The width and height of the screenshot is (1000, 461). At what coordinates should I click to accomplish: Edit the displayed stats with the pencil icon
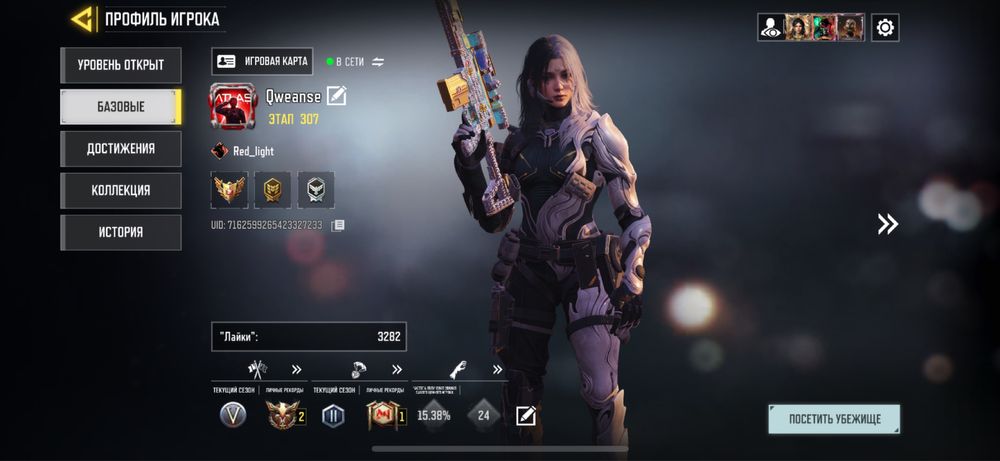point(525,415)
